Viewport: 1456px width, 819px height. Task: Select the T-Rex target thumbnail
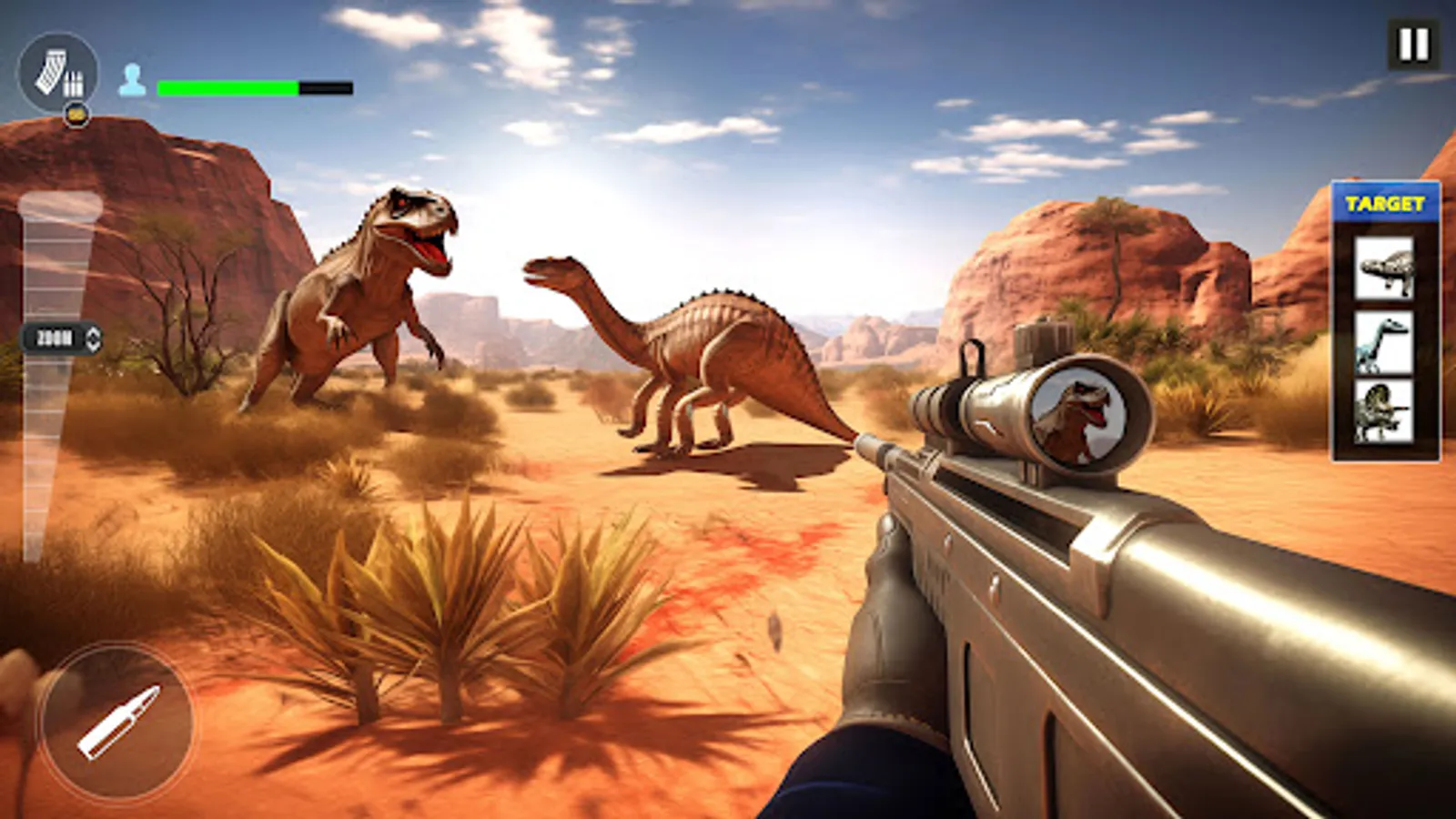pos(1384,268)
